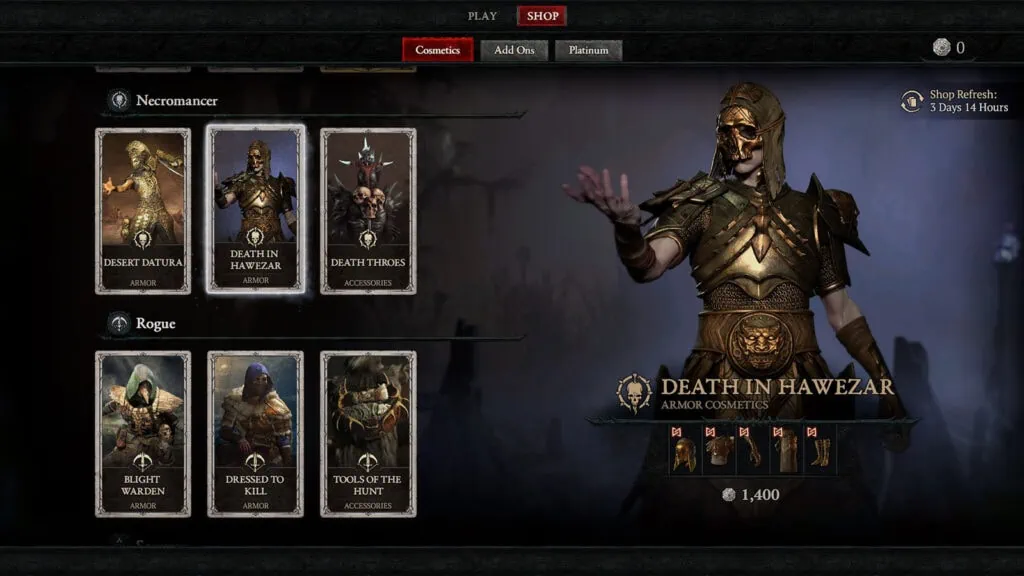The height and width of the screenshot is (576, 1024).
Task: Select the chest armor bundle item
Action: coord(719,450)
